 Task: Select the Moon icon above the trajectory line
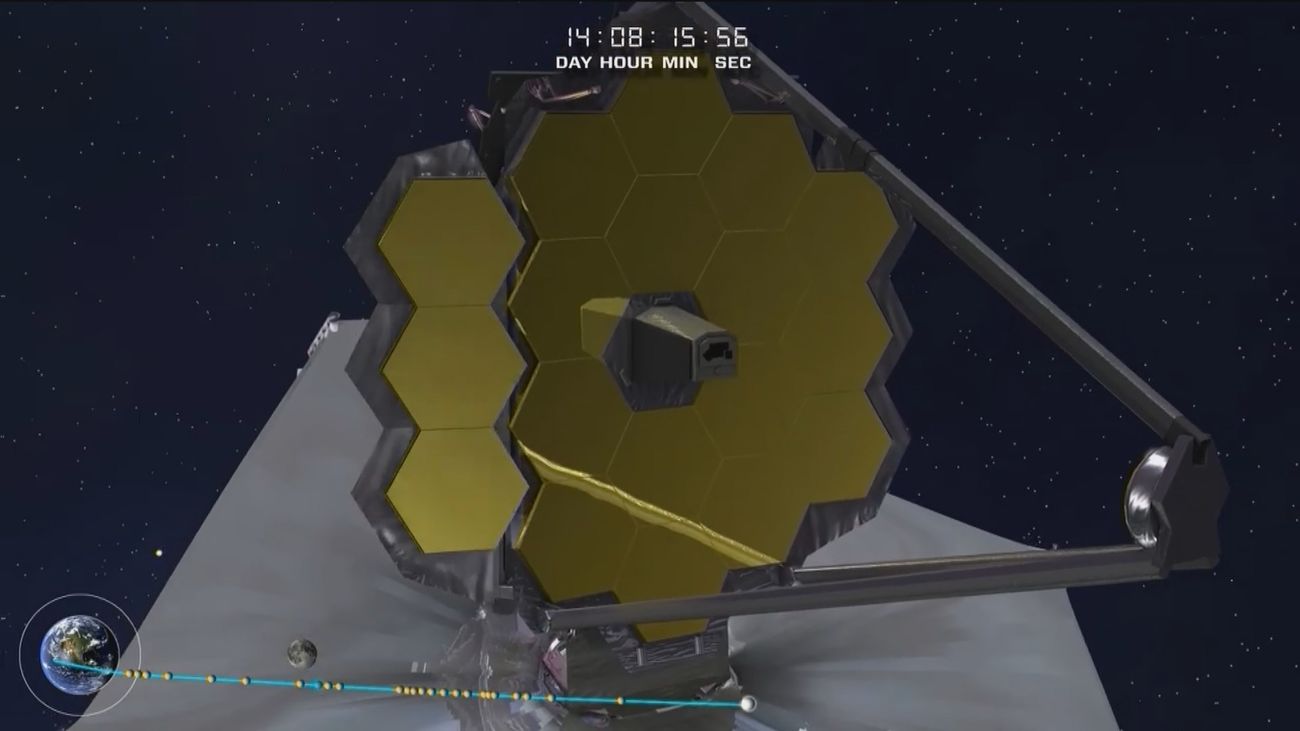(302, 653)
